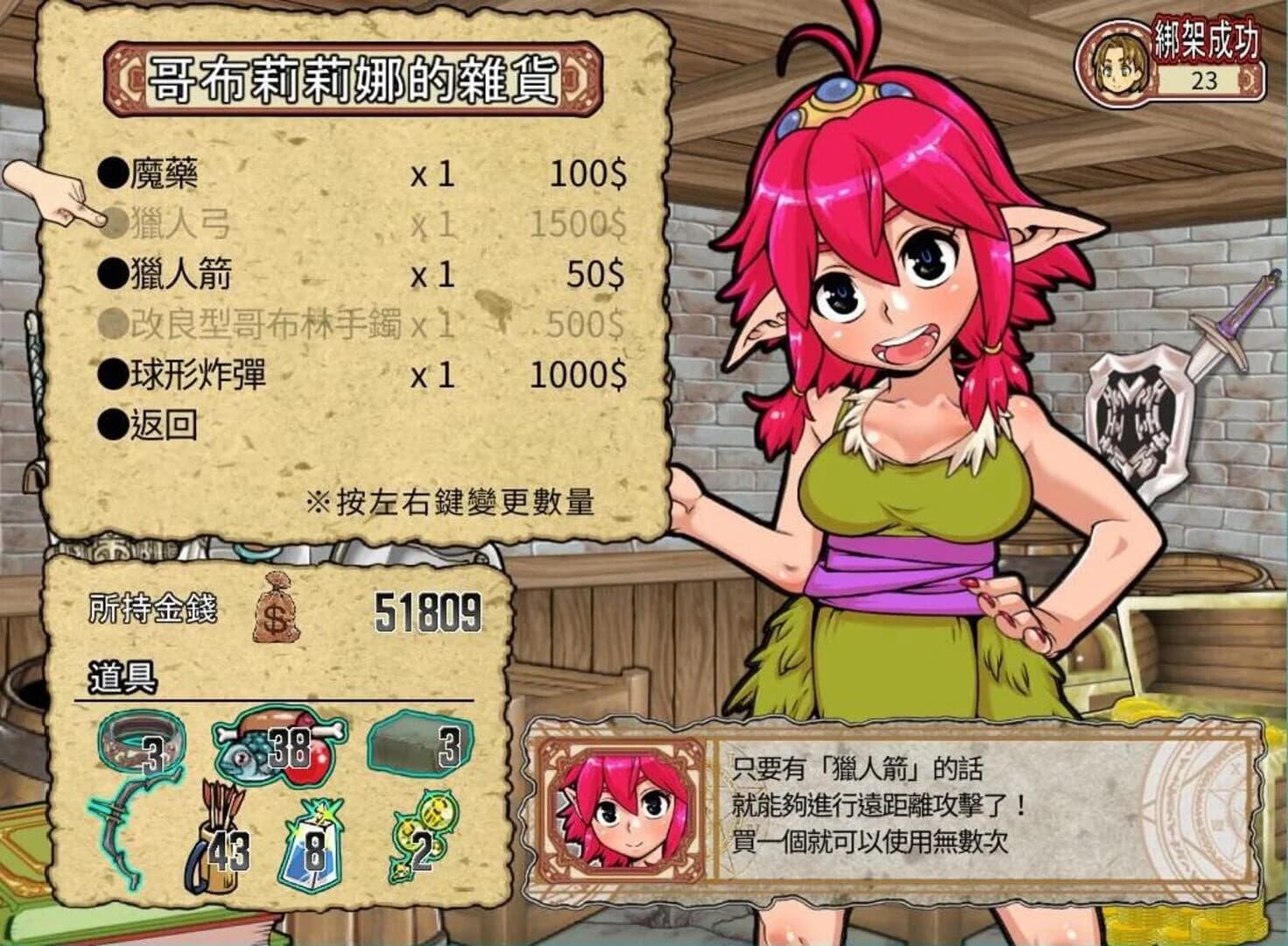Click the disabled 獵人弓 shop entry

[184, 224]
